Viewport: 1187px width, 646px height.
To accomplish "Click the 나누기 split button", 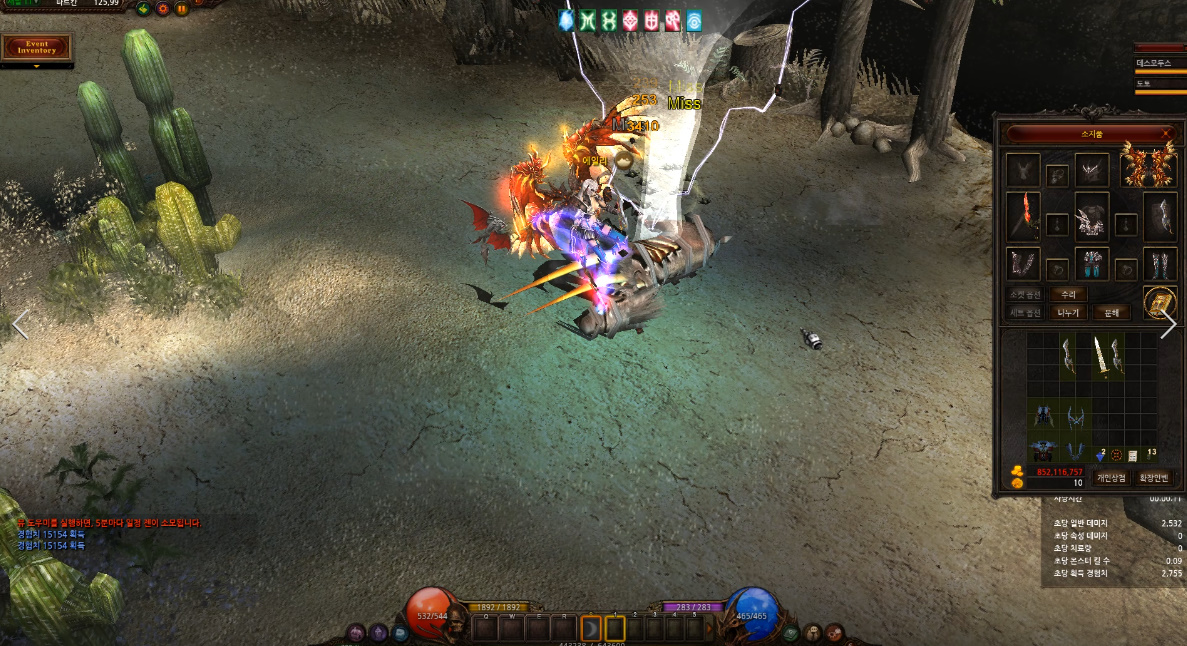I will 1068,312.
